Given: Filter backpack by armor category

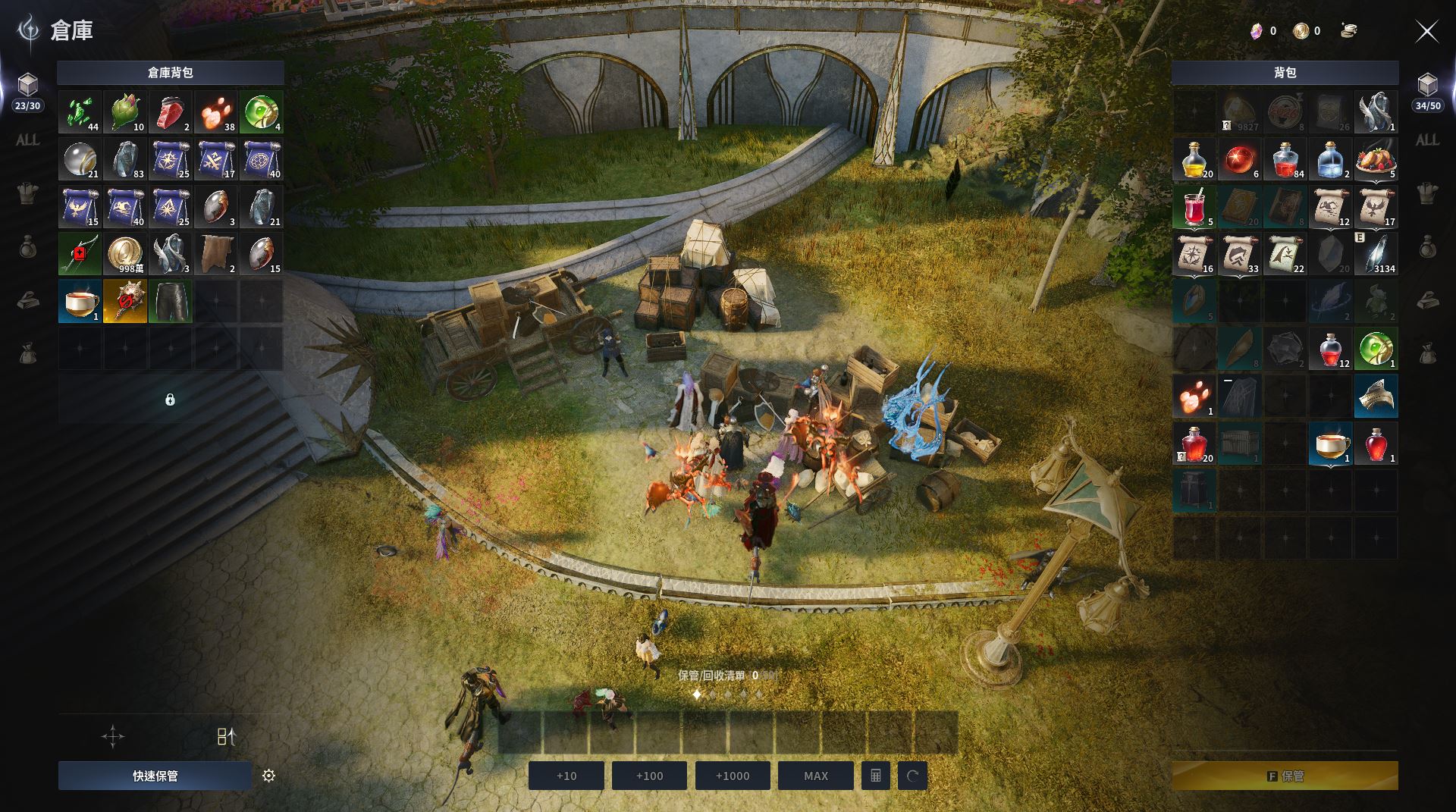Looking at the screenshot, I should (x=1427, y=193).
